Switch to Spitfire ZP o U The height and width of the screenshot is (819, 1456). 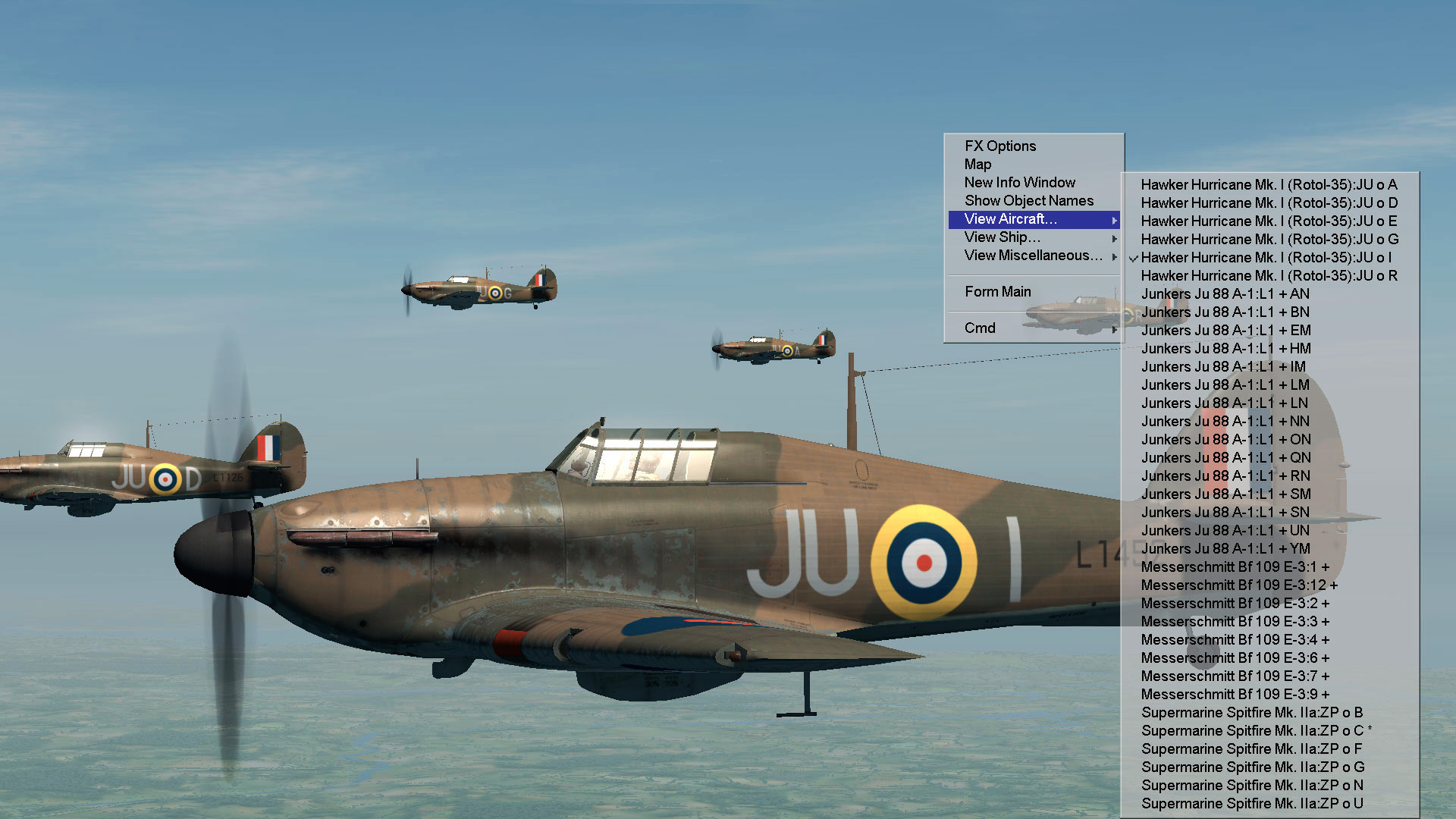point(1251,804)
